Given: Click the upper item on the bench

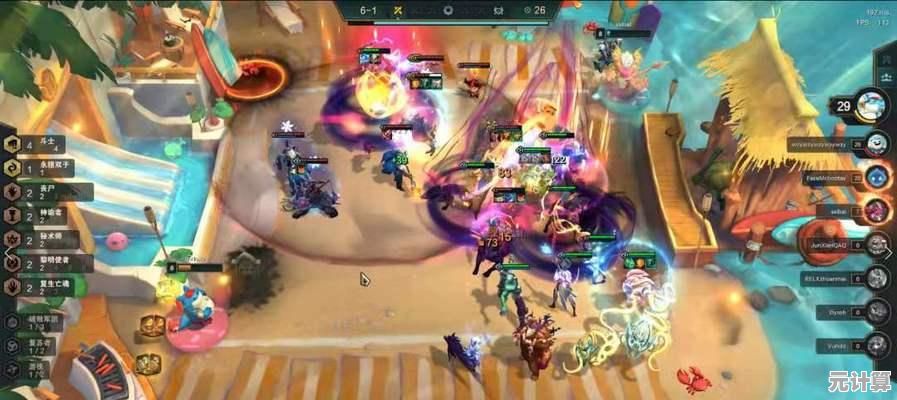Looking at the screenshot, I should pos(151,326).
